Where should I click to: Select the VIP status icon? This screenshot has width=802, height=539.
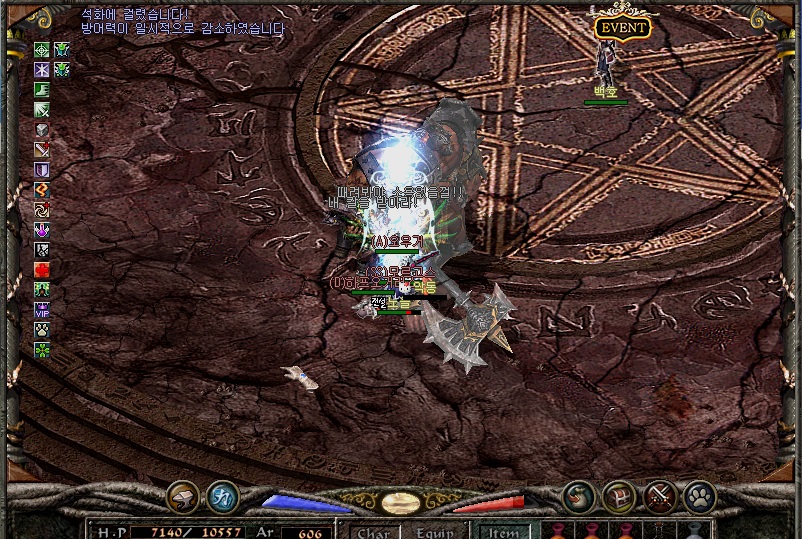point(42,310)
